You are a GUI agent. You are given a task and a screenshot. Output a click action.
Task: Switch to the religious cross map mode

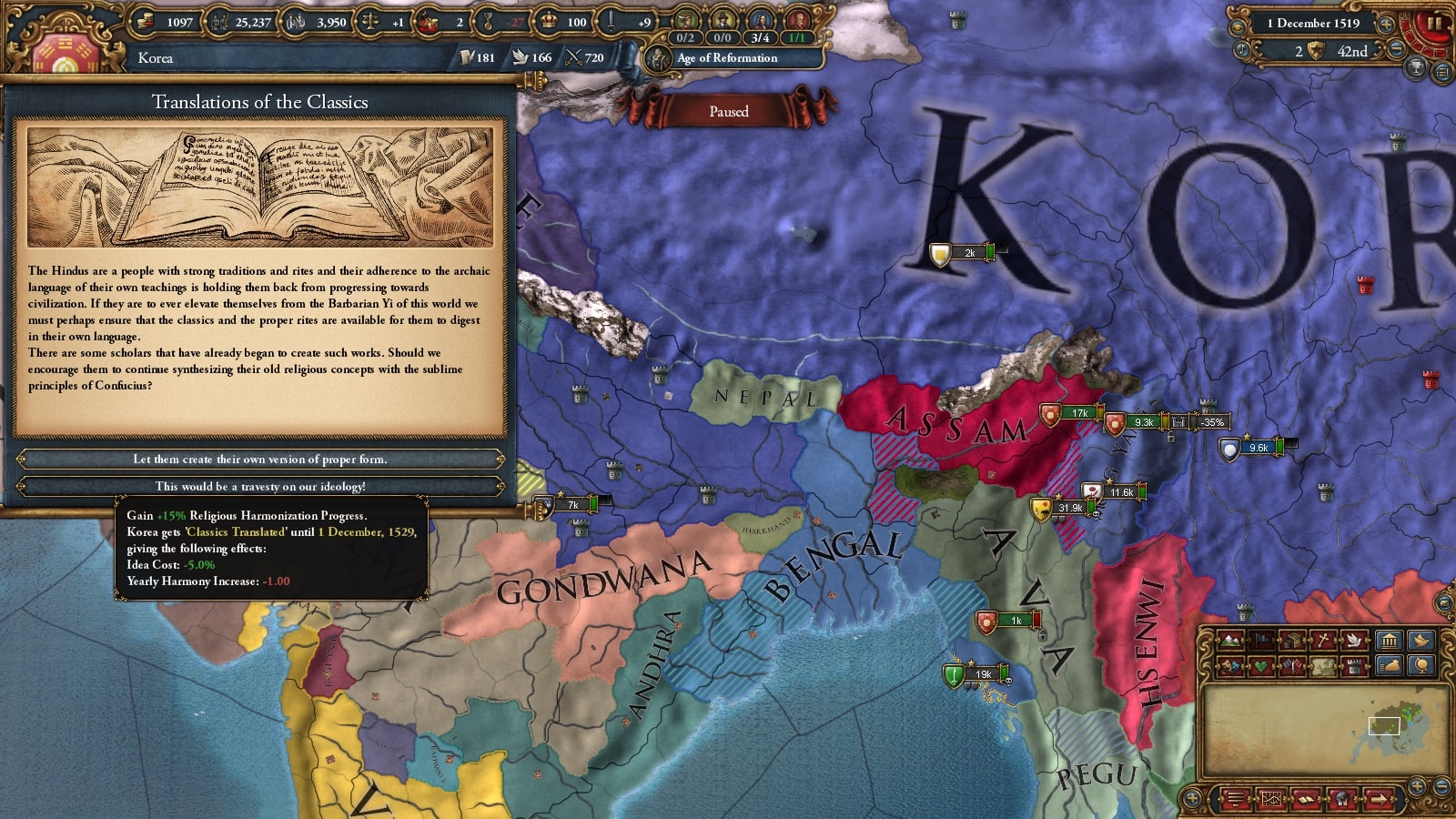(1324, 641)
